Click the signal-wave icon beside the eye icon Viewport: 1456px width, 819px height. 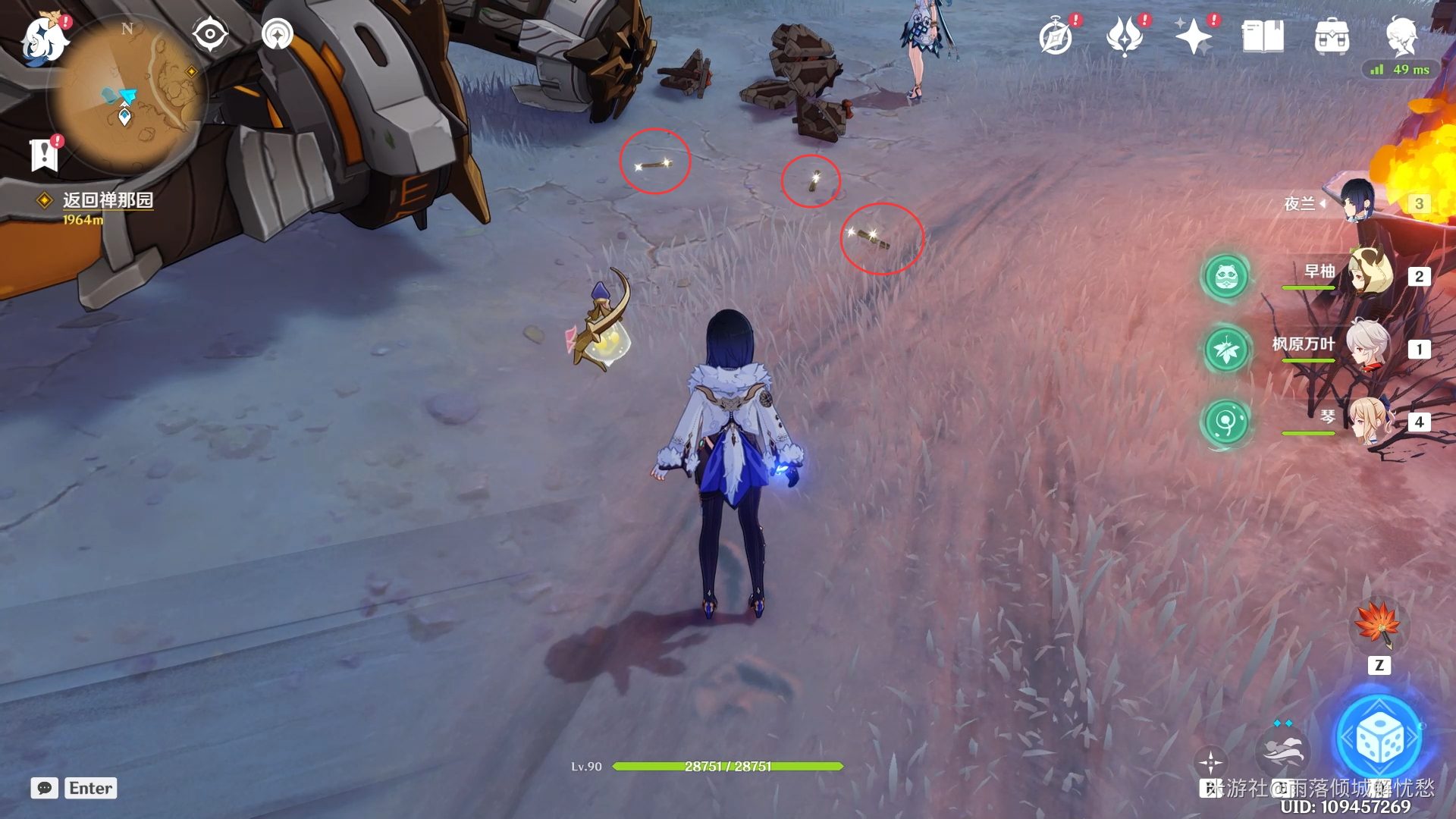click(x=278, y=34)
